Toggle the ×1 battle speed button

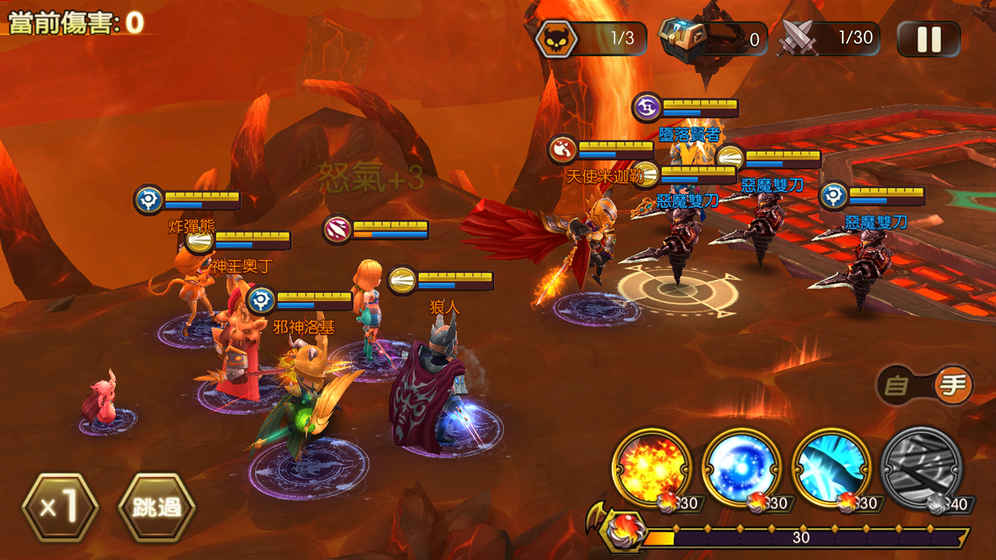click(59, 506)
